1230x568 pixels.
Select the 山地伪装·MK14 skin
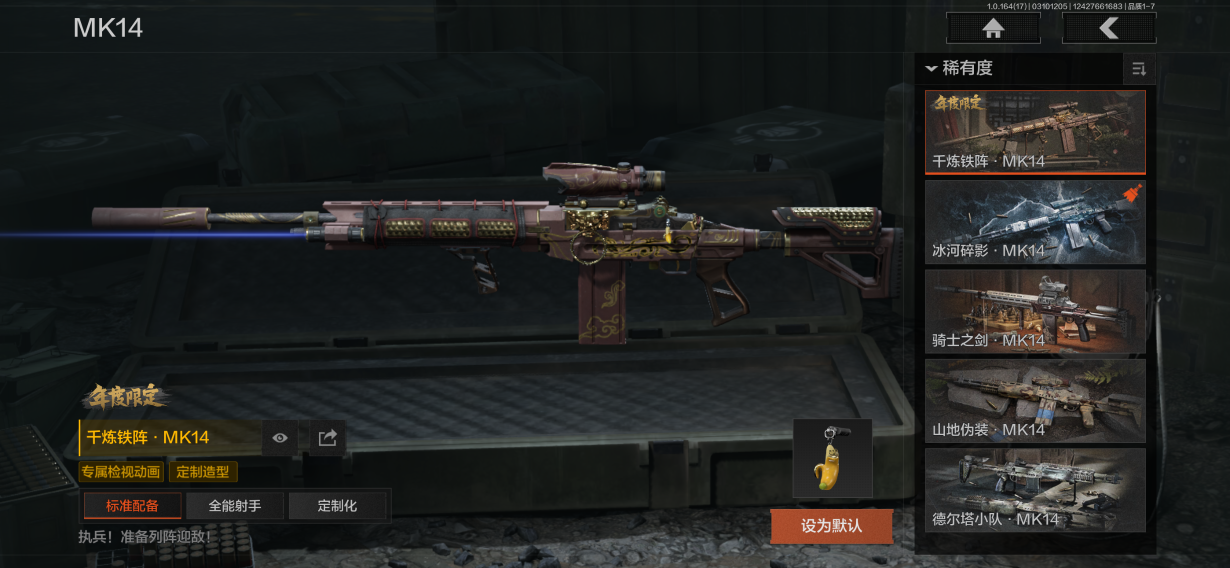click(1035, 400)
